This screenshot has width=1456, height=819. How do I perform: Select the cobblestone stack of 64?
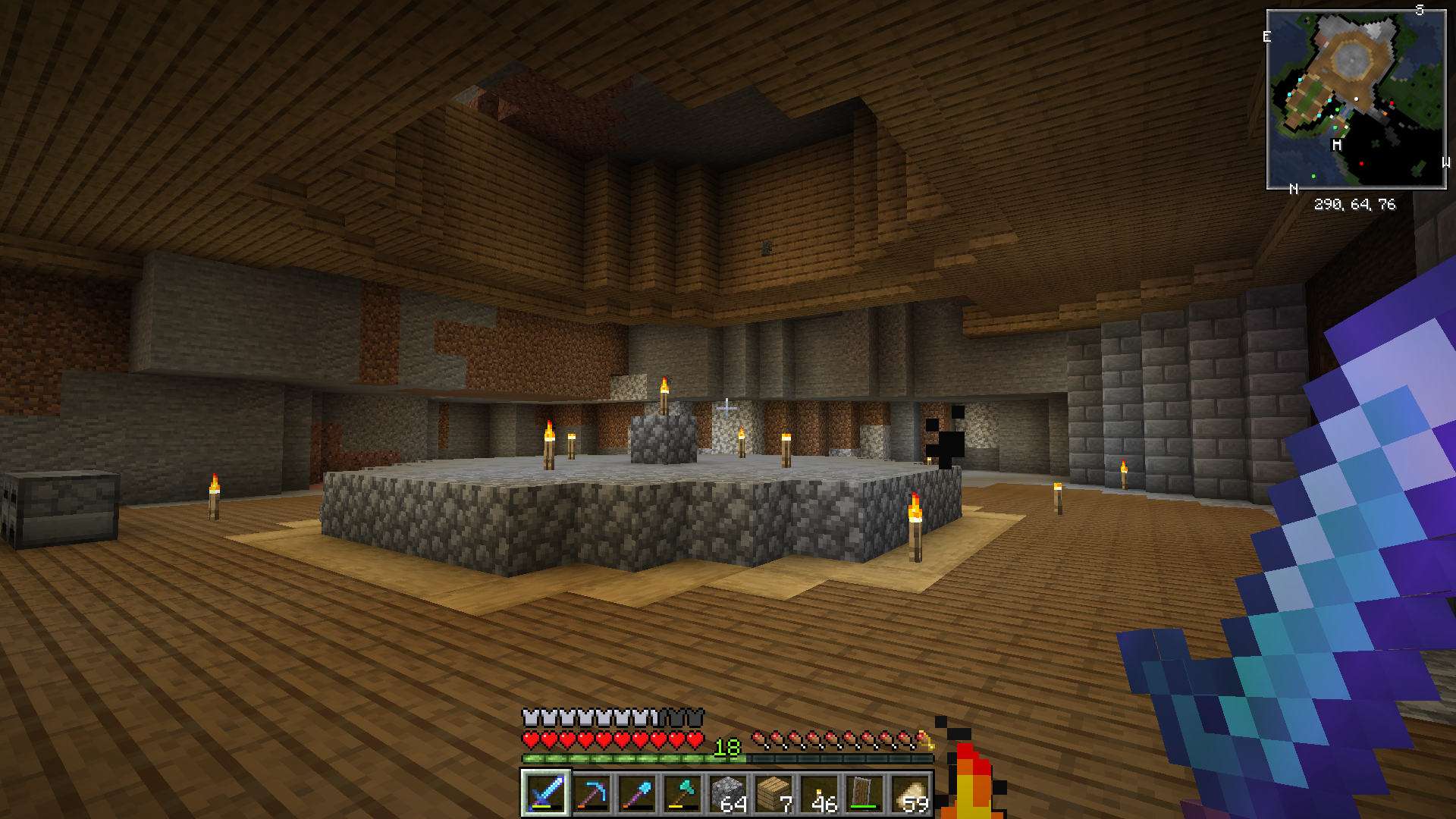[x=728, y=793]
